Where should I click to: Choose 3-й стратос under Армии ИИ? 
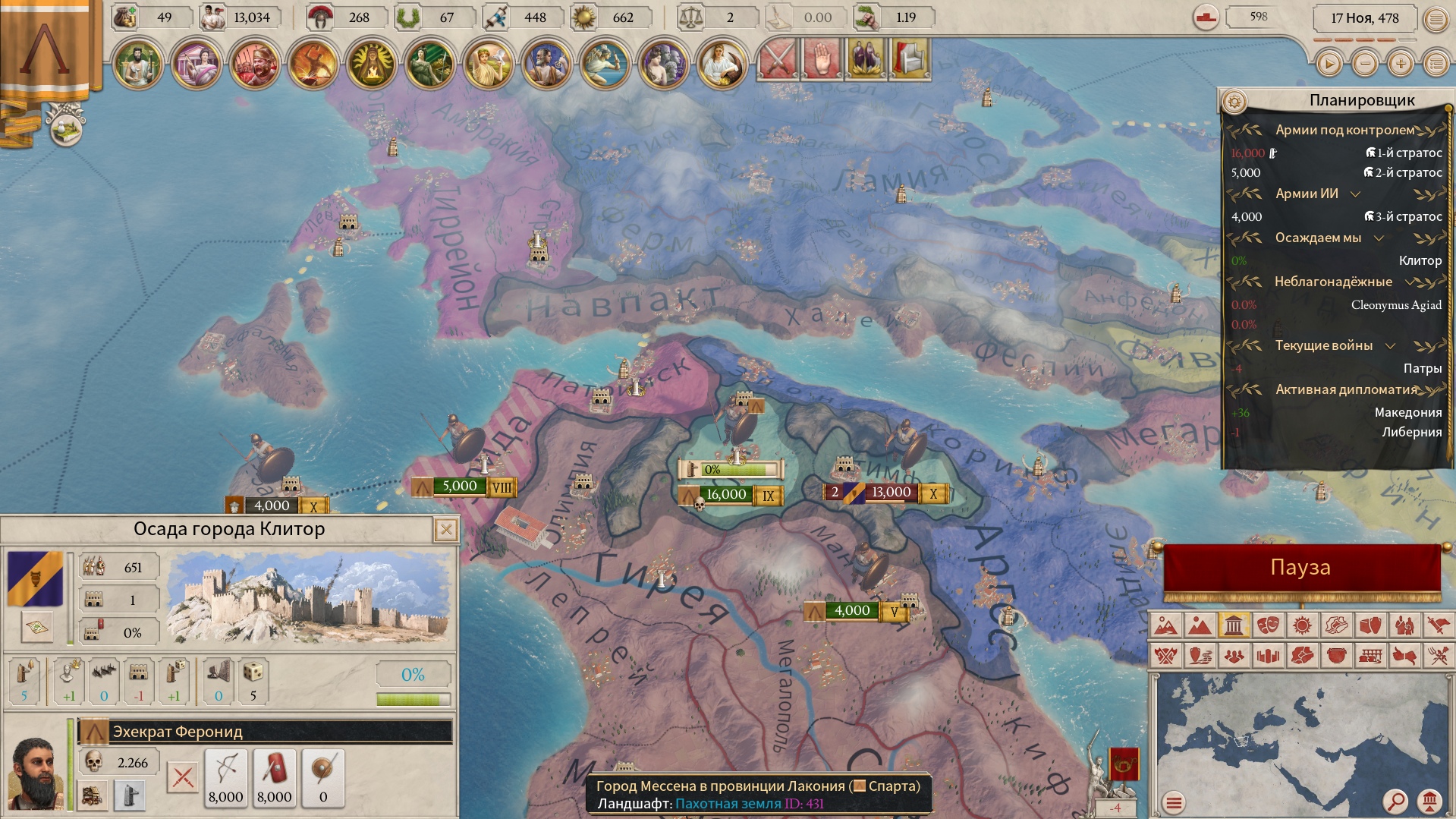[1404, 217]
